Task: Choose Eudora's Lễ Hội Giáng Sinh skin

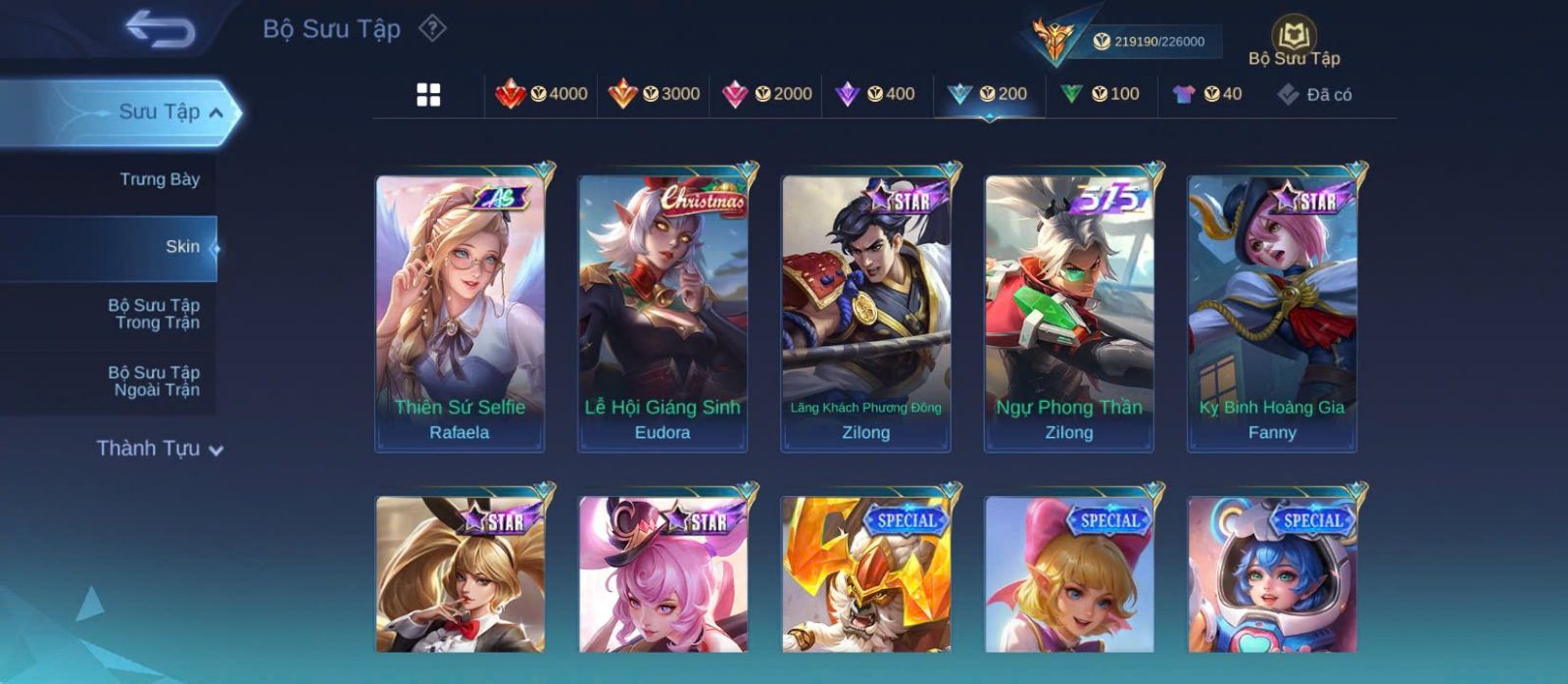Action: (x=662, y=314)
